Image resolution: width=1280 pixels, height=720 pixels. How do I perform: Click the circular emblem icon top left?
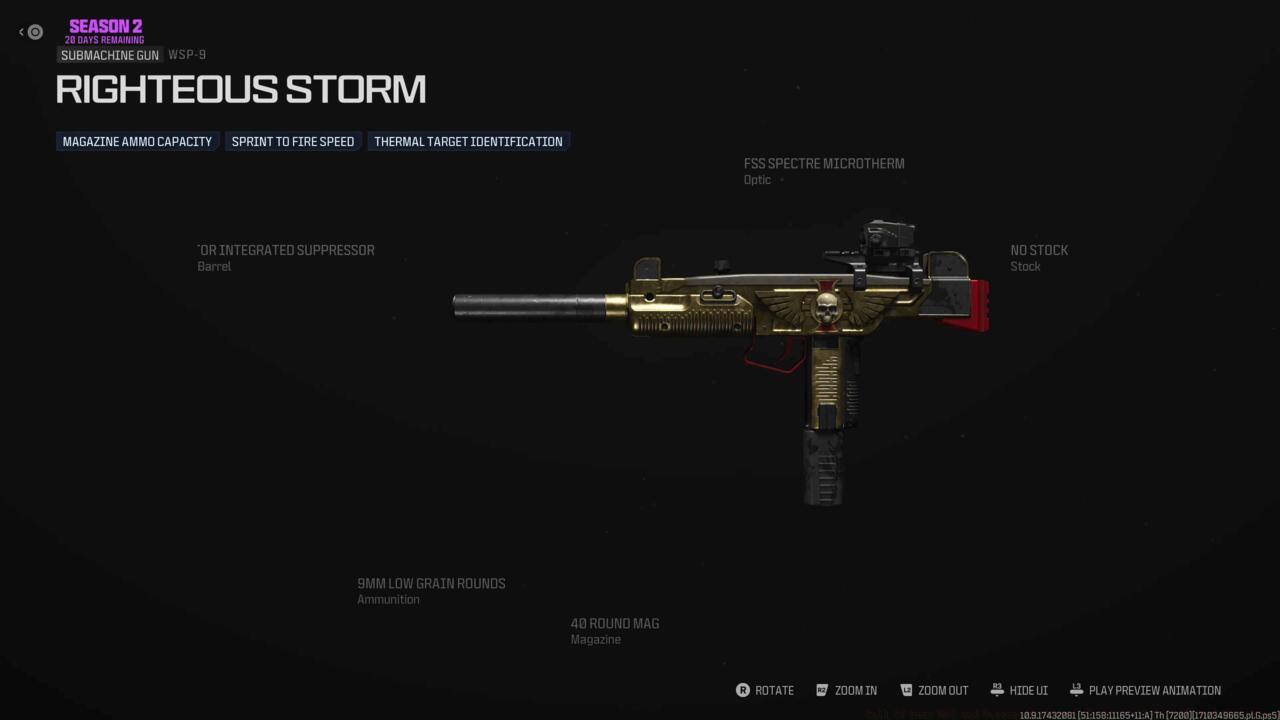tap(35, 32)
